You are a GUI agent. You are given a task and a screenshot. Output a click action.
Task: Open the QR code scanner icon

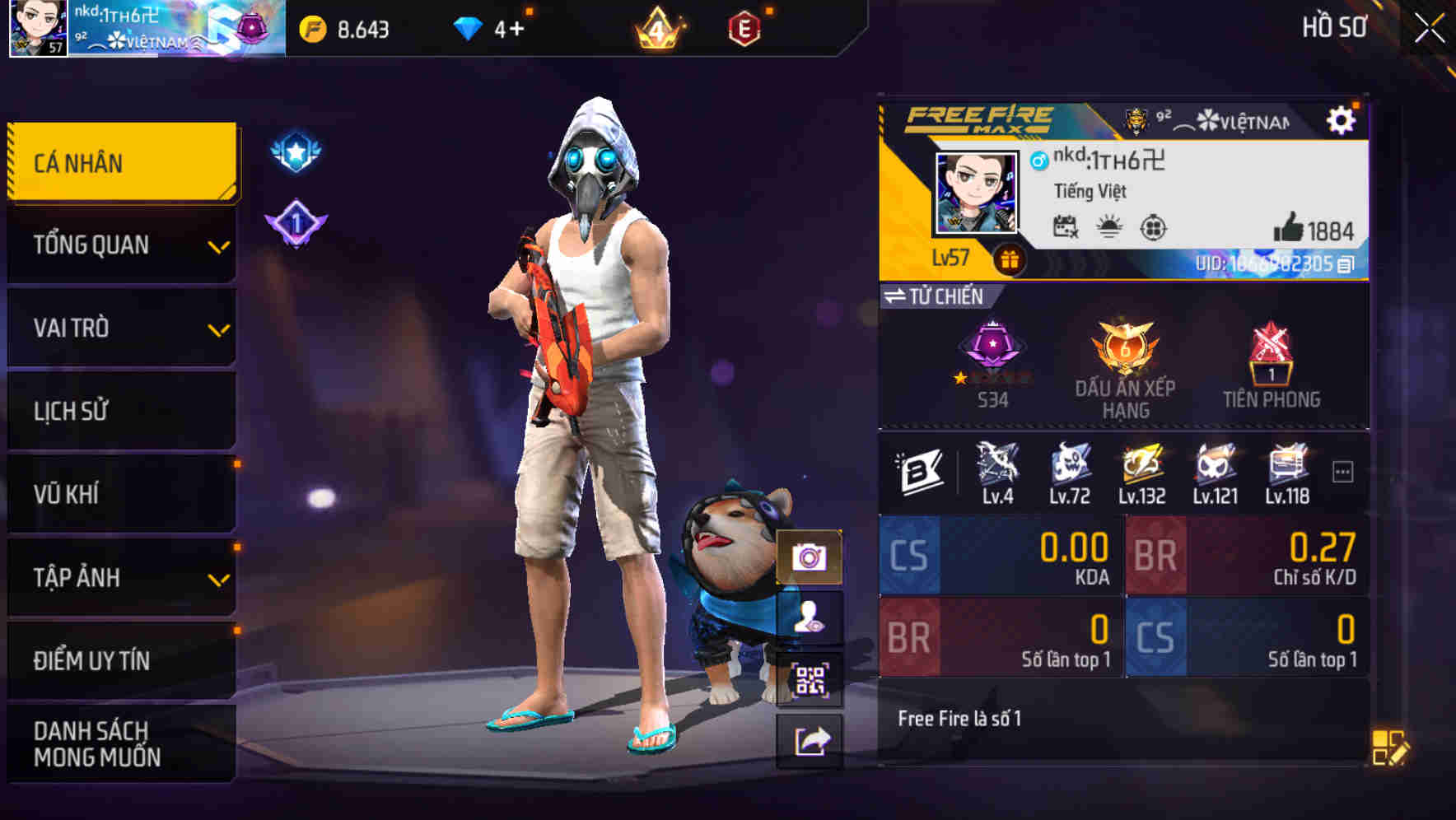[x=811, y=678]
